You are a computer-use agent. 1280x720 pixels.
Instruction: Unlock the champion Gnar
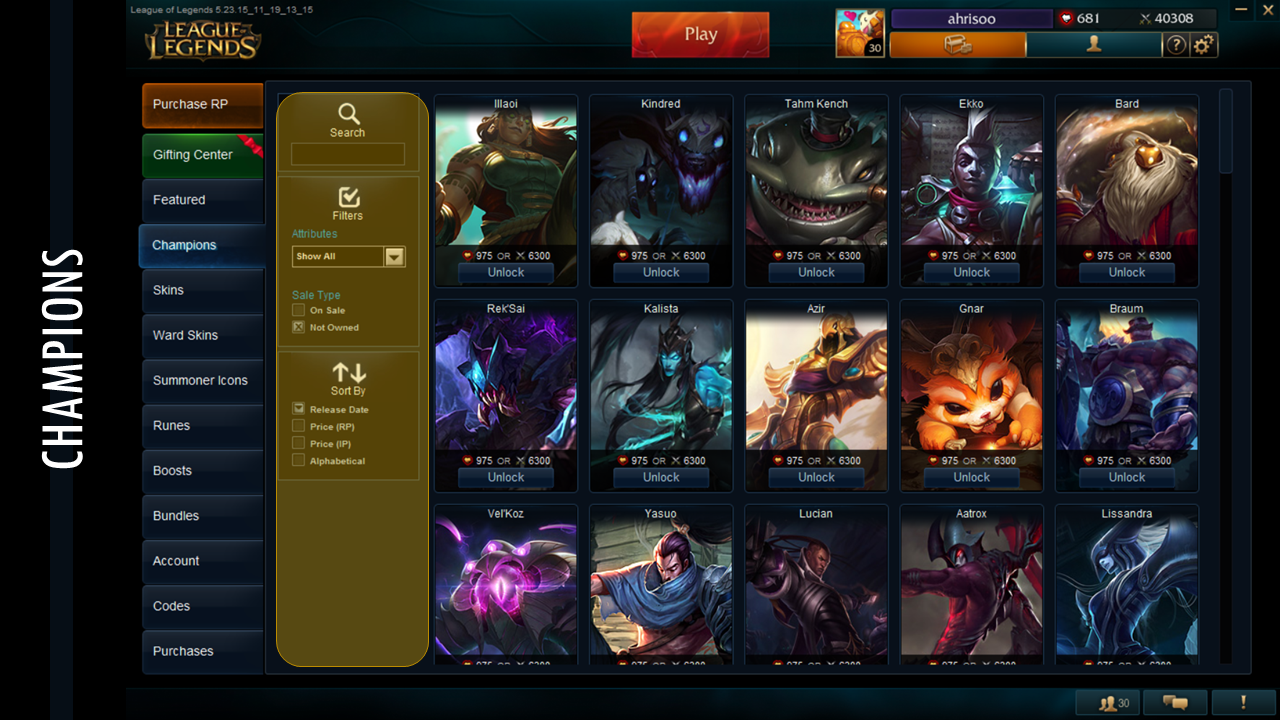pos(971,477)
